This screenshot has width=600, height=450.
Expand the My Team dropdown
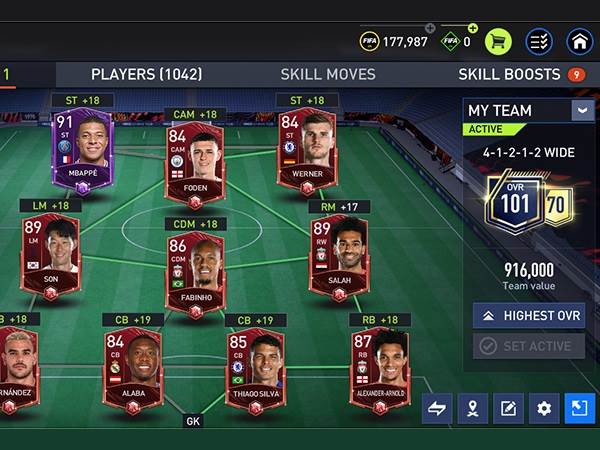[582, 110]
